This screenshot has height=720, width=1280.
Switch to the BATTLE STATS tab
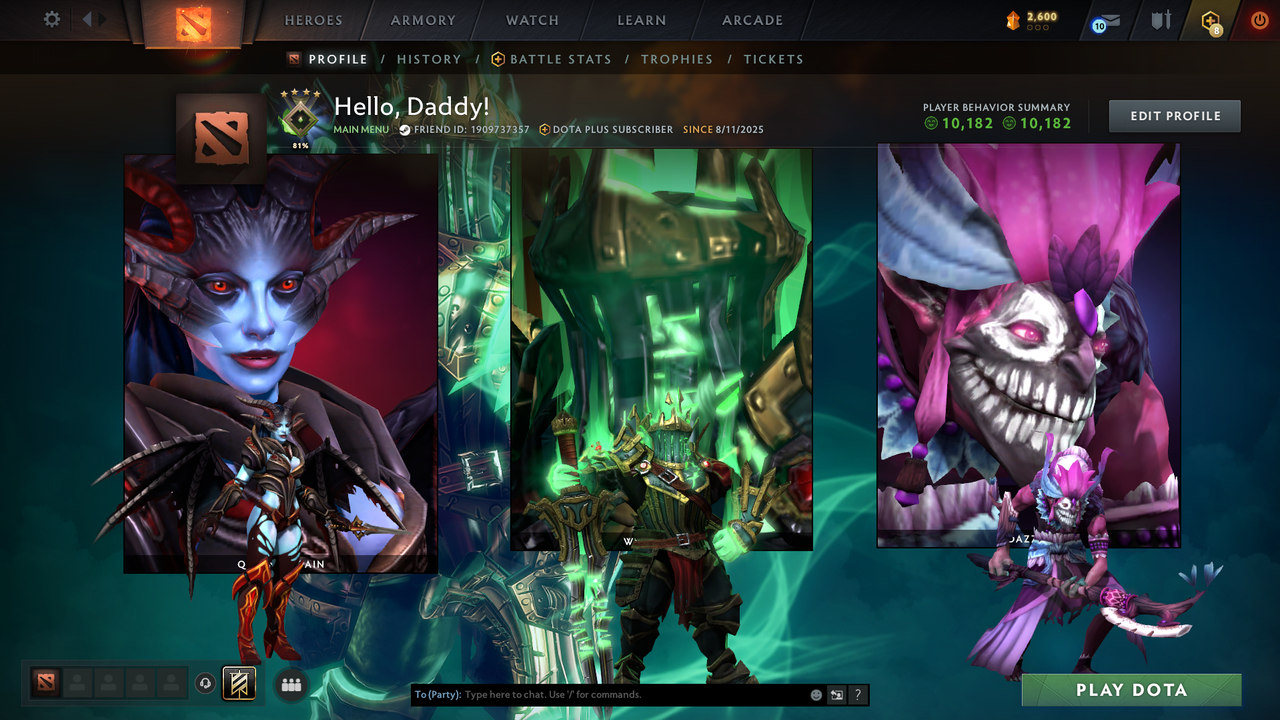pyautogui.click(x=560, y=59)
